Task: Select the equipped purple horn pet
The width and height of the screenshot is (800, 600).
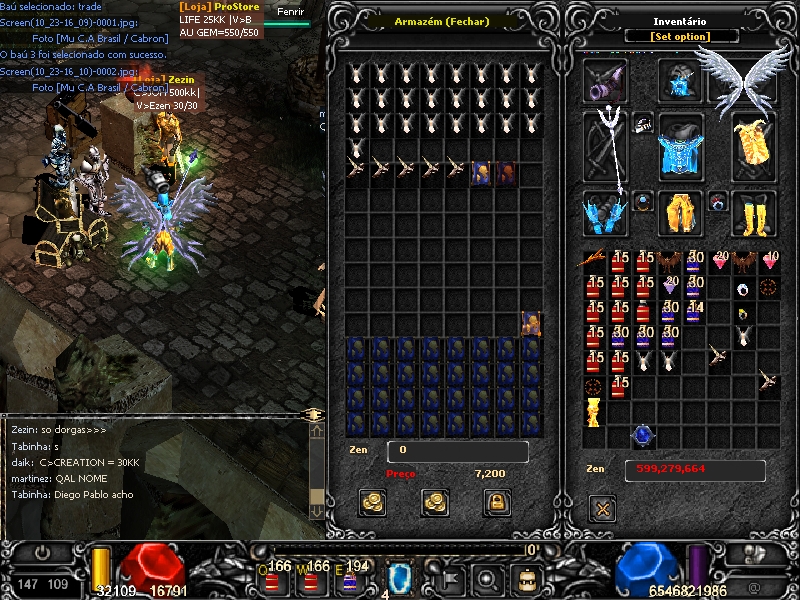Action: point(605,80)
